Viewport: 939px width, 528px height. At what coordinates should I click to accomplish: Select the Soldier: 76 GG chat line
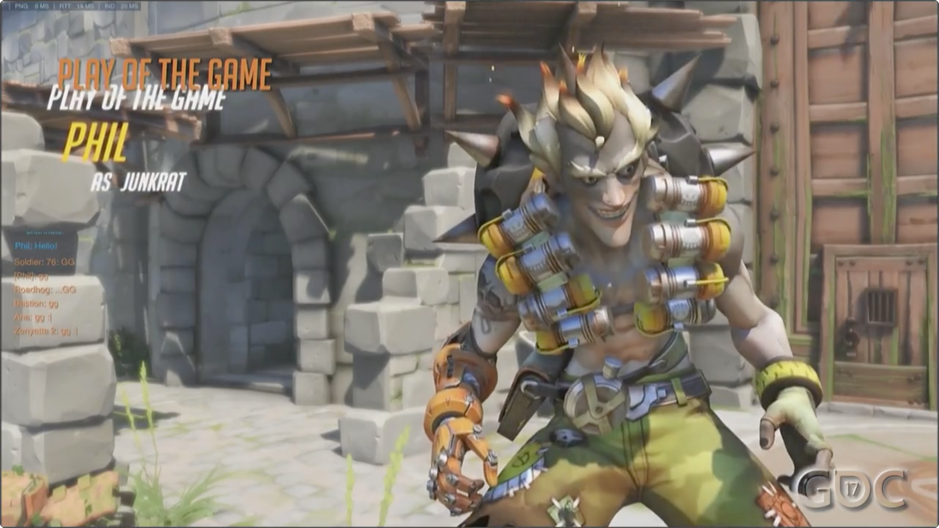tap(45, 260)
